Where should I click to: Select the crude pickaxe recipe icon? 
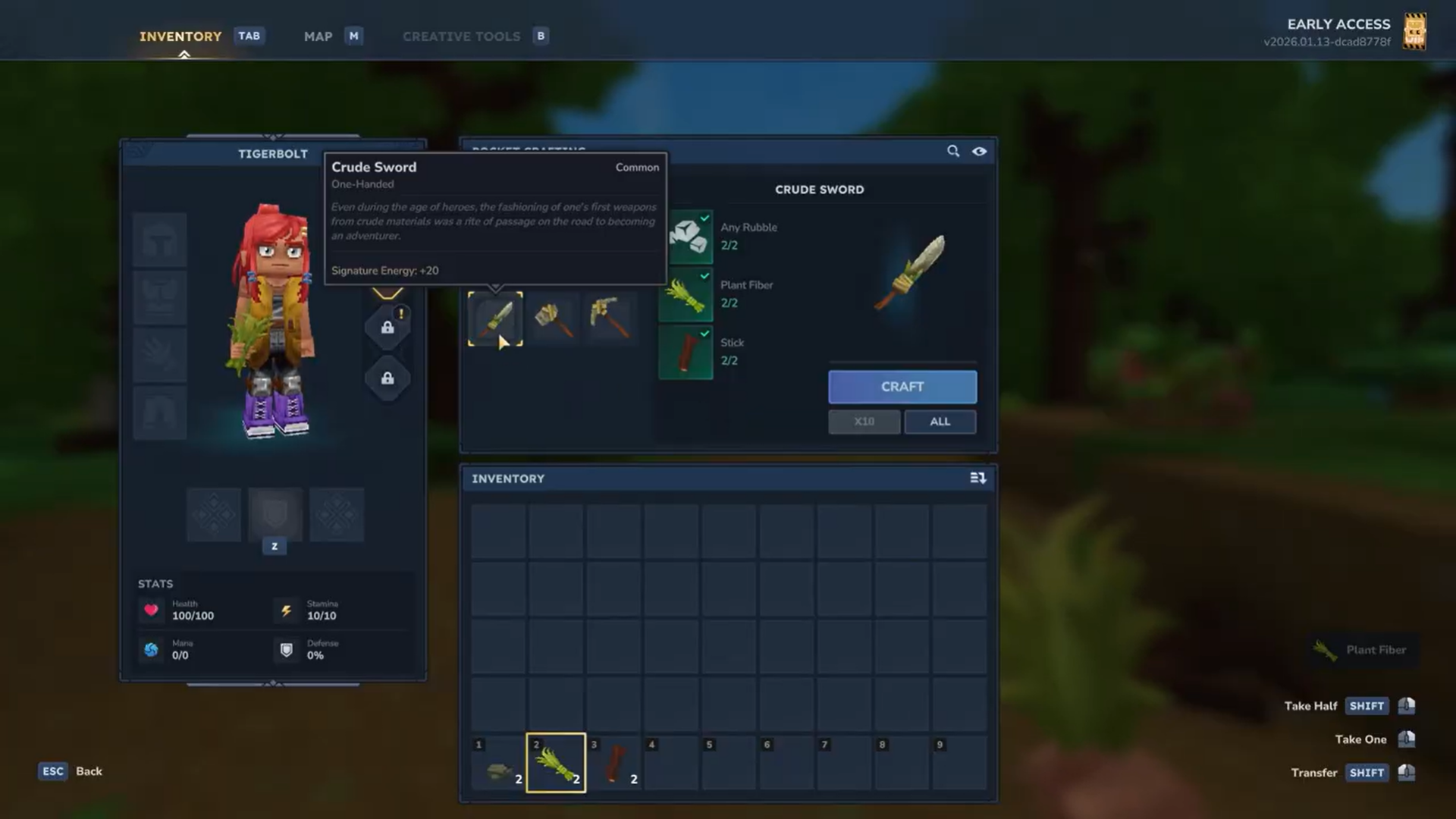610,318
